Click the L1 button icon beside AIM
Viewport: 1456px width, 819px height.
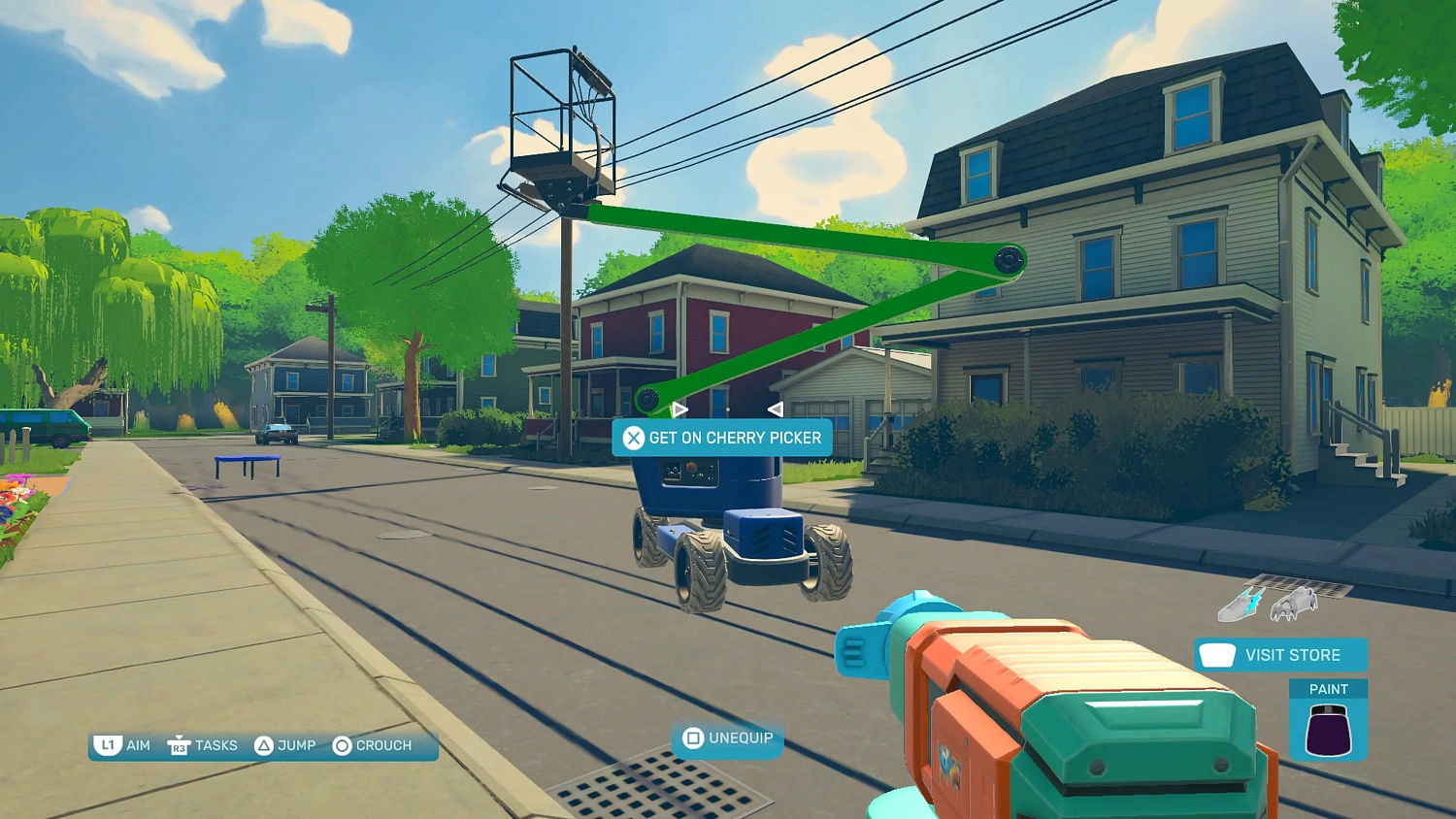point(109,745)
